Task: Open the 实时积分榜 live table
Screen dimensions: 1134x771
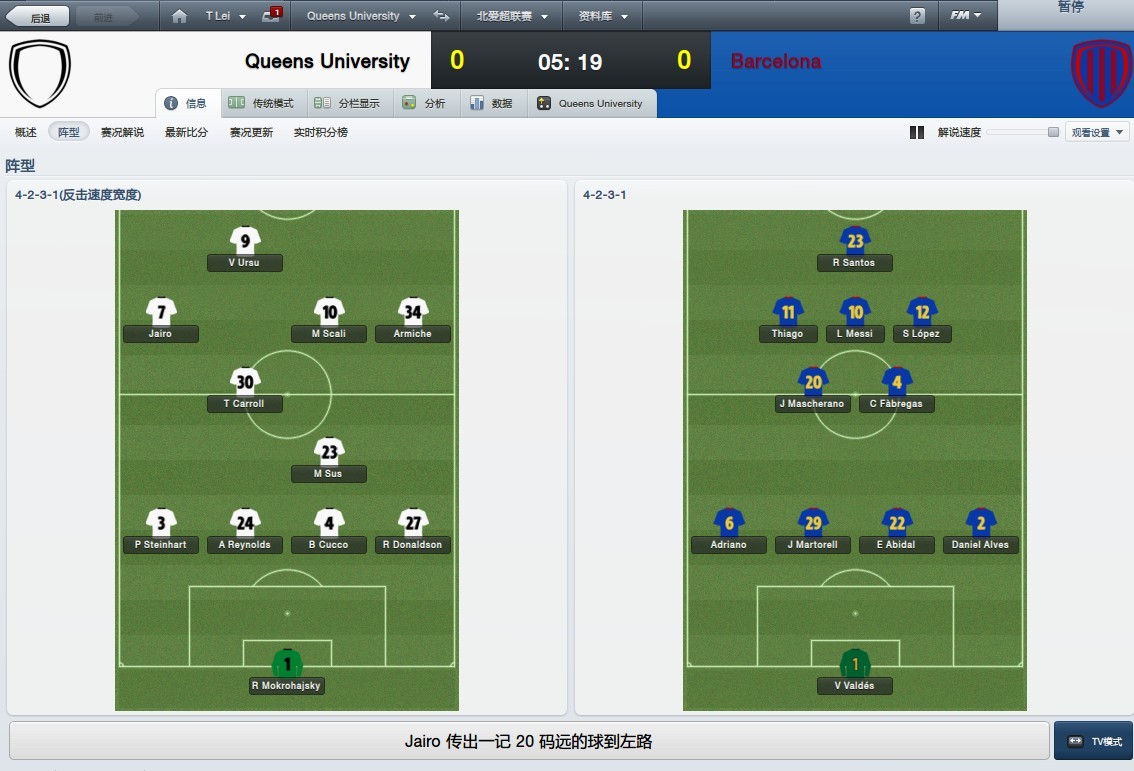Action: pyautogui.click(x=321, y=132)
